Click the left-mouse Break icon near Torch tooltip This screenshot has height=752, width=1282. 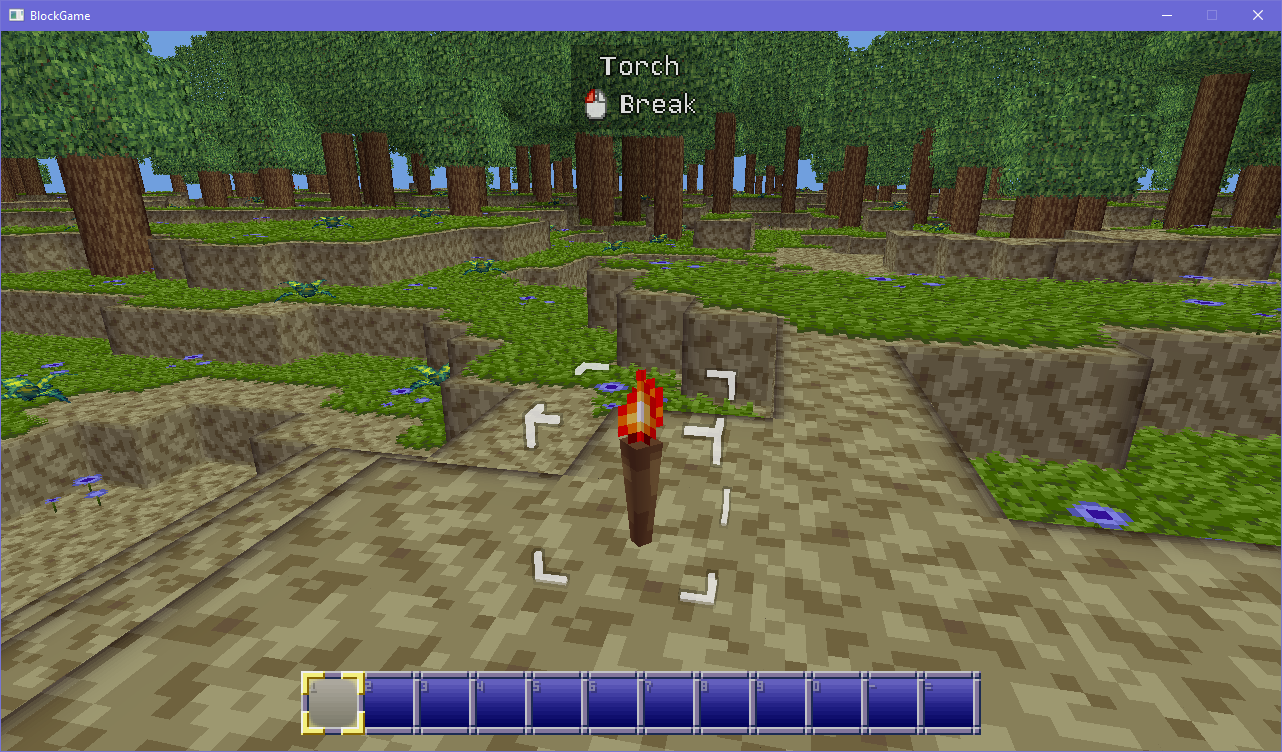pyautogui.click(x=594, y=104)
